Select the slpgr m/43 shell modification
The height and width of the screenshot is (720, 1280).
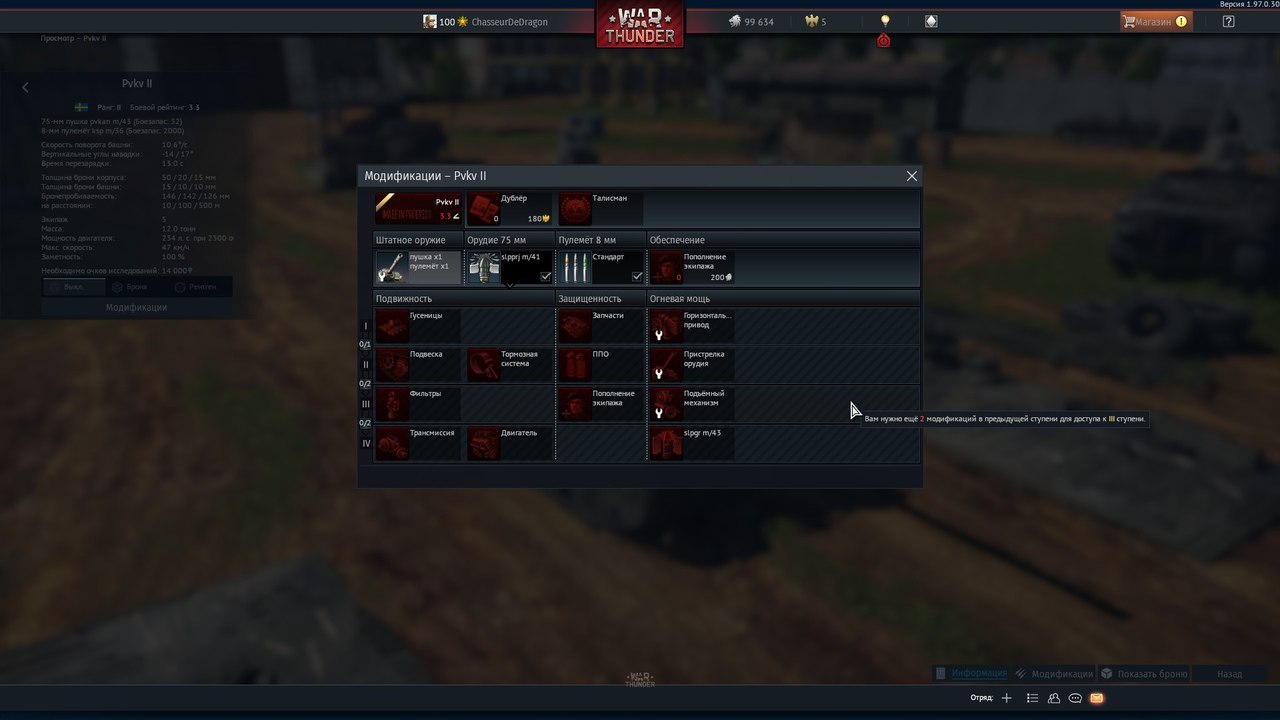click(692, 443)
